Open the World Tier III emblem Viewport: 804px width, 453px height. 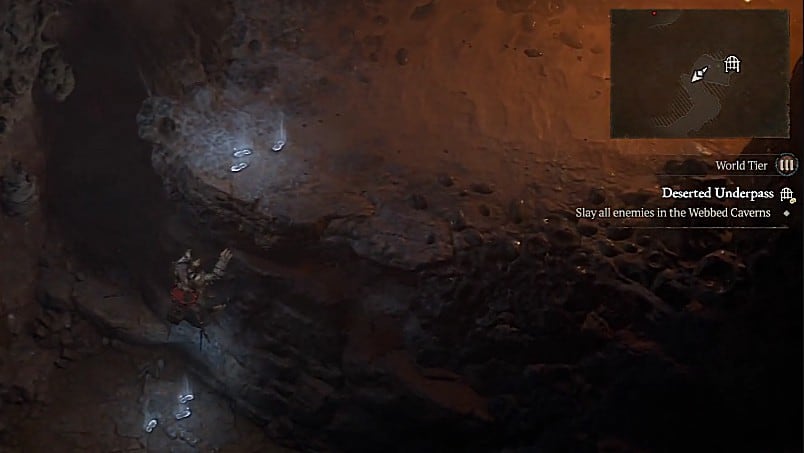pyautogui.click(x=786, y=165)
